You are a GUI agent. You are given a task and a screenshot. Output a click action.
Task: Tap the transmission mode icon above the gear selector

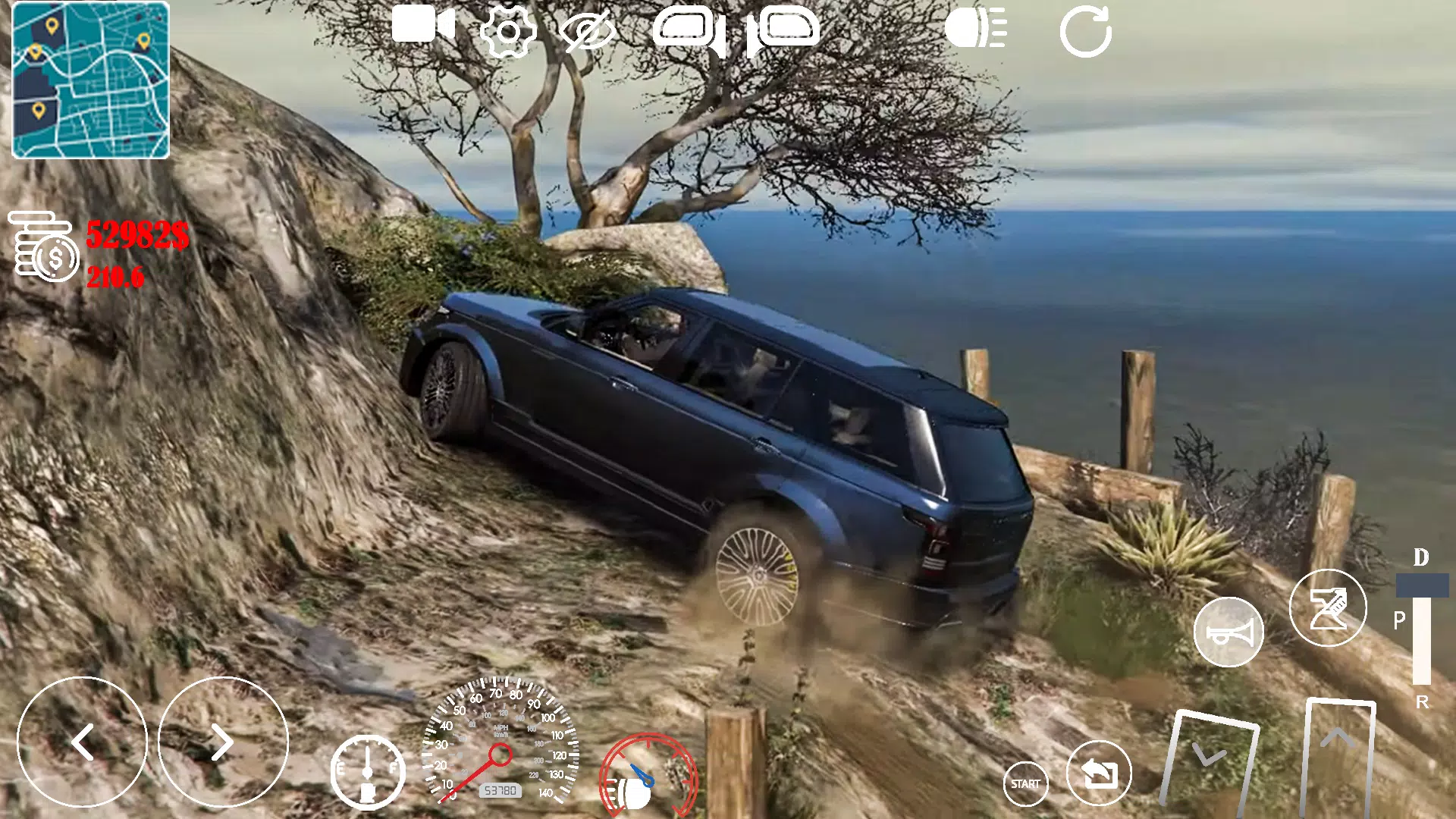coord(1329,607)
